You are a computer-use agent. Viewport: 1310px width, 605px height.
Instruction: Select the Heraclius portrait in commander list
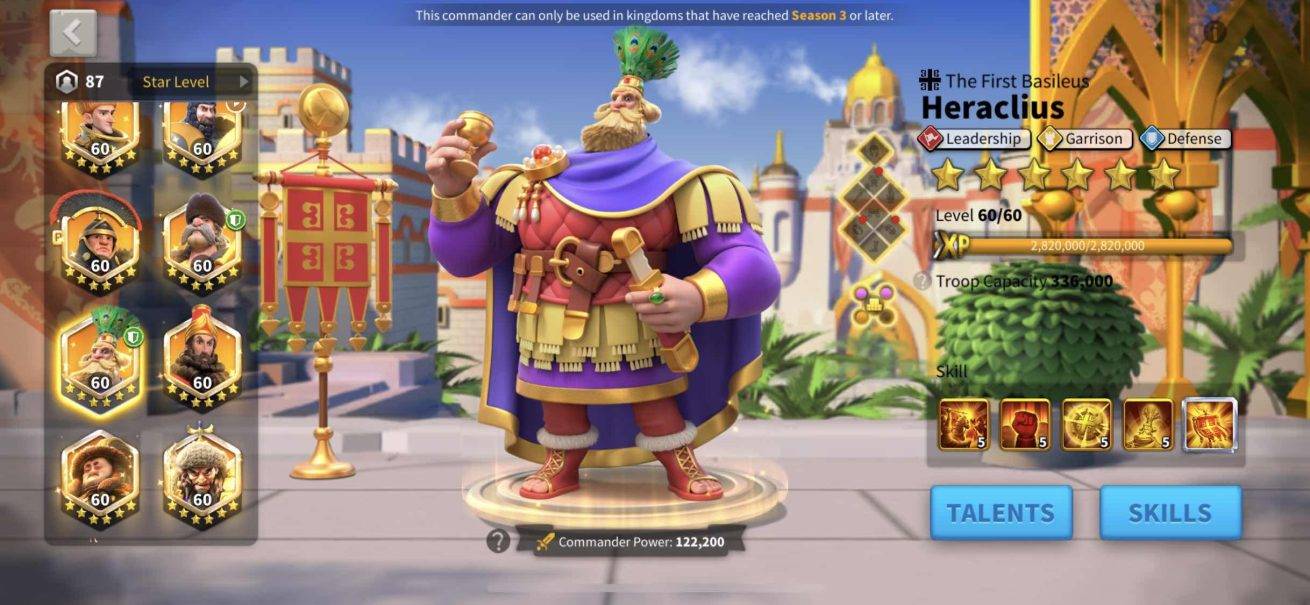coord(100,360)
